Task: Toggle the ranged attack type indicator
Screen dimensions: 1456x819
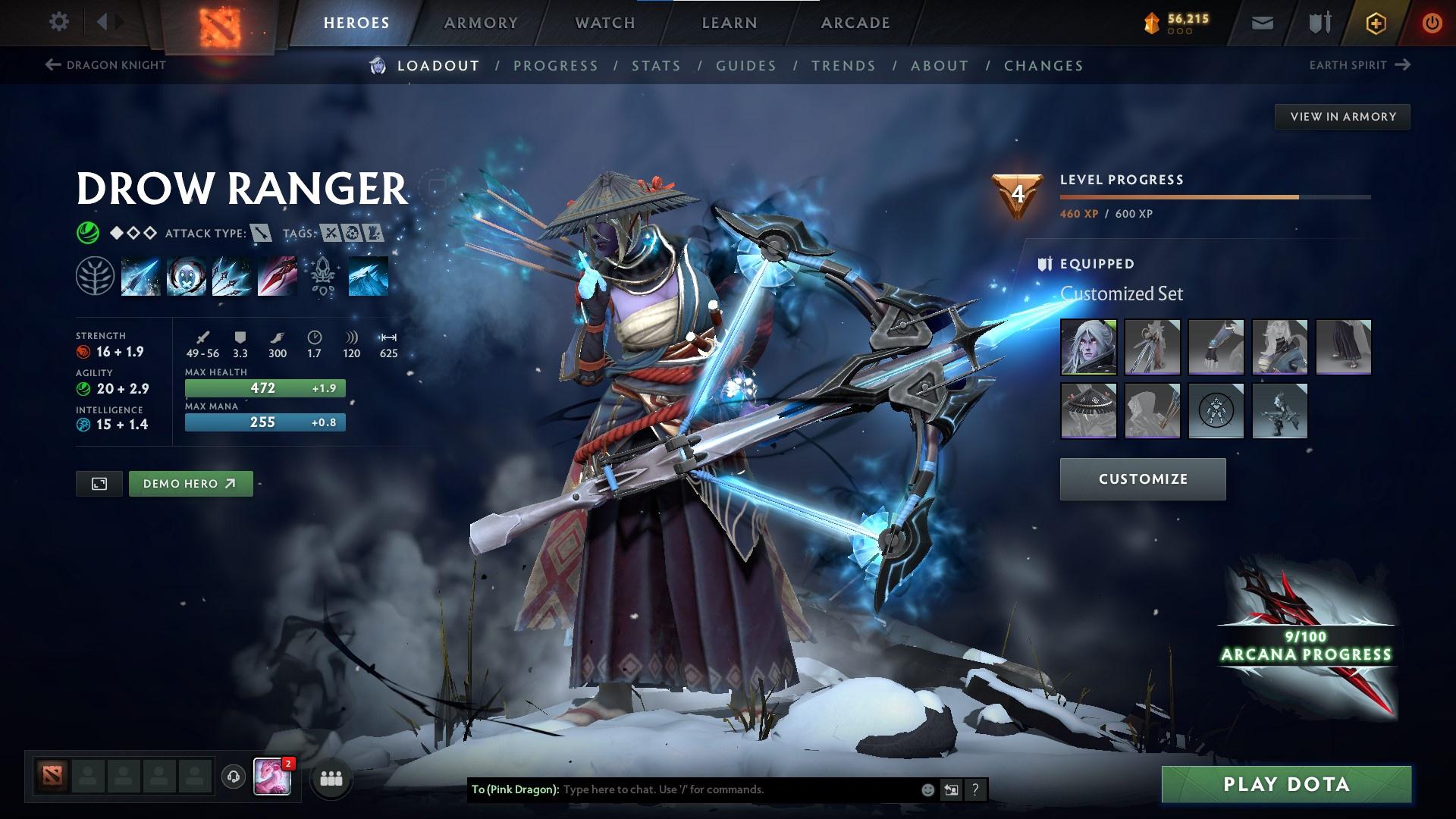Action: point(260,234)
